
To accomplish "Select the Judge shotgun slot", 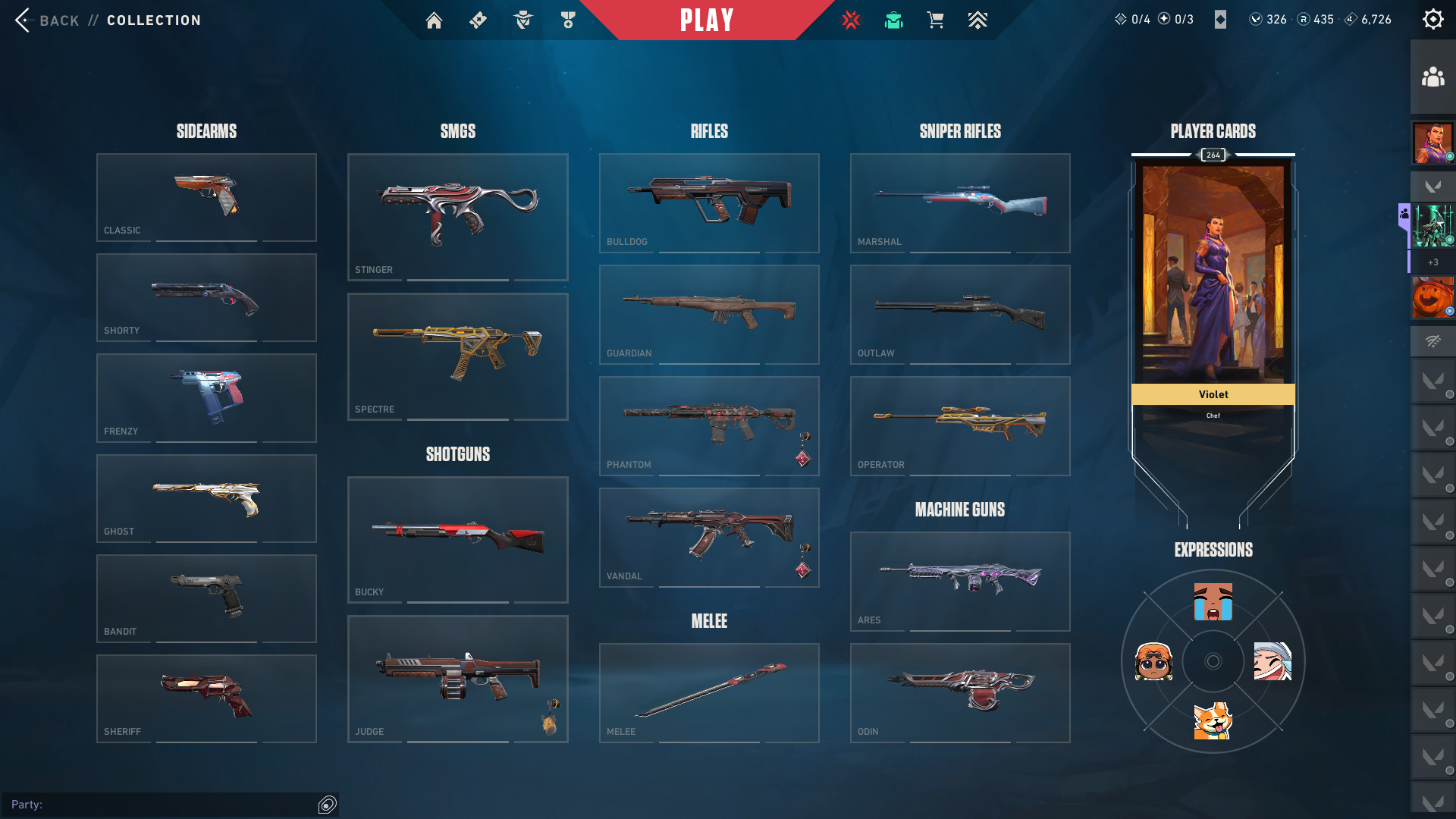I will (x=457, y=679).
